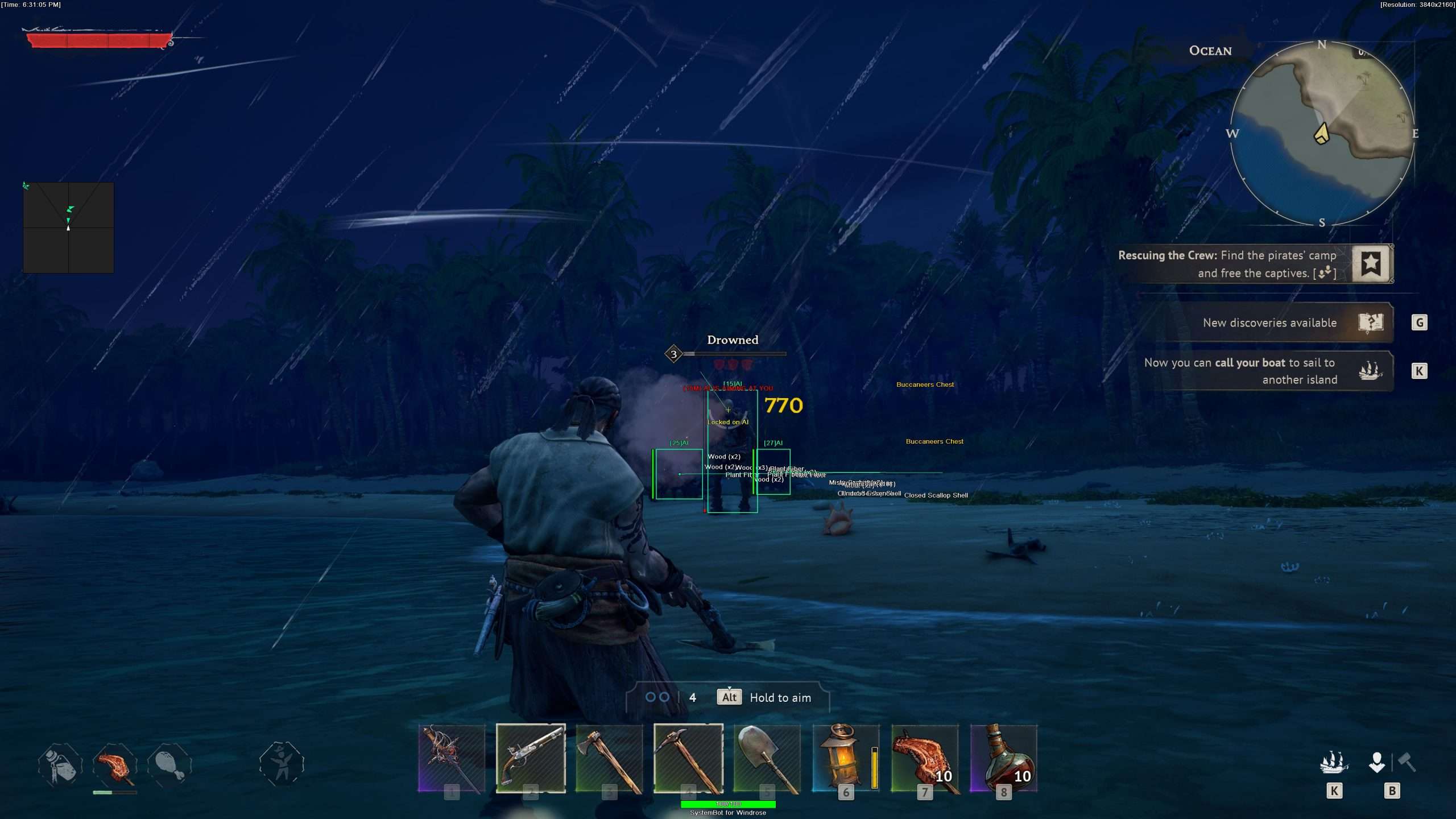Screen dimensions: 1456x819
Task: Open the New discoveries available notification
Action: (x=1268, y=322)
